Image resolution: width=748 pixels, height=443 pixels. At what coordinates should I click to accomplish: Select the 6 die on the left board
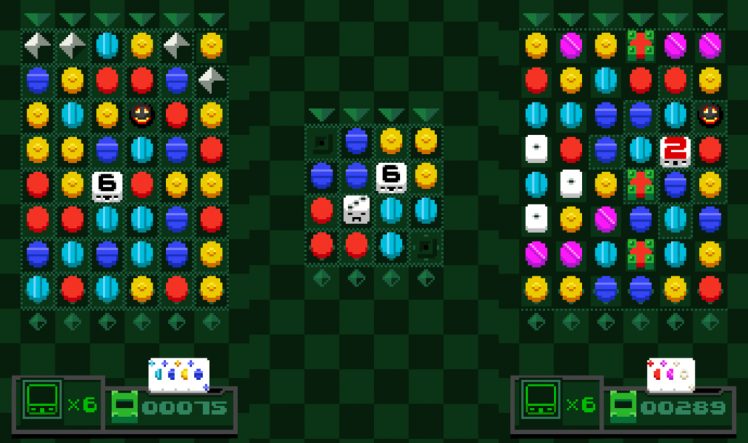[x=107, y=185]
